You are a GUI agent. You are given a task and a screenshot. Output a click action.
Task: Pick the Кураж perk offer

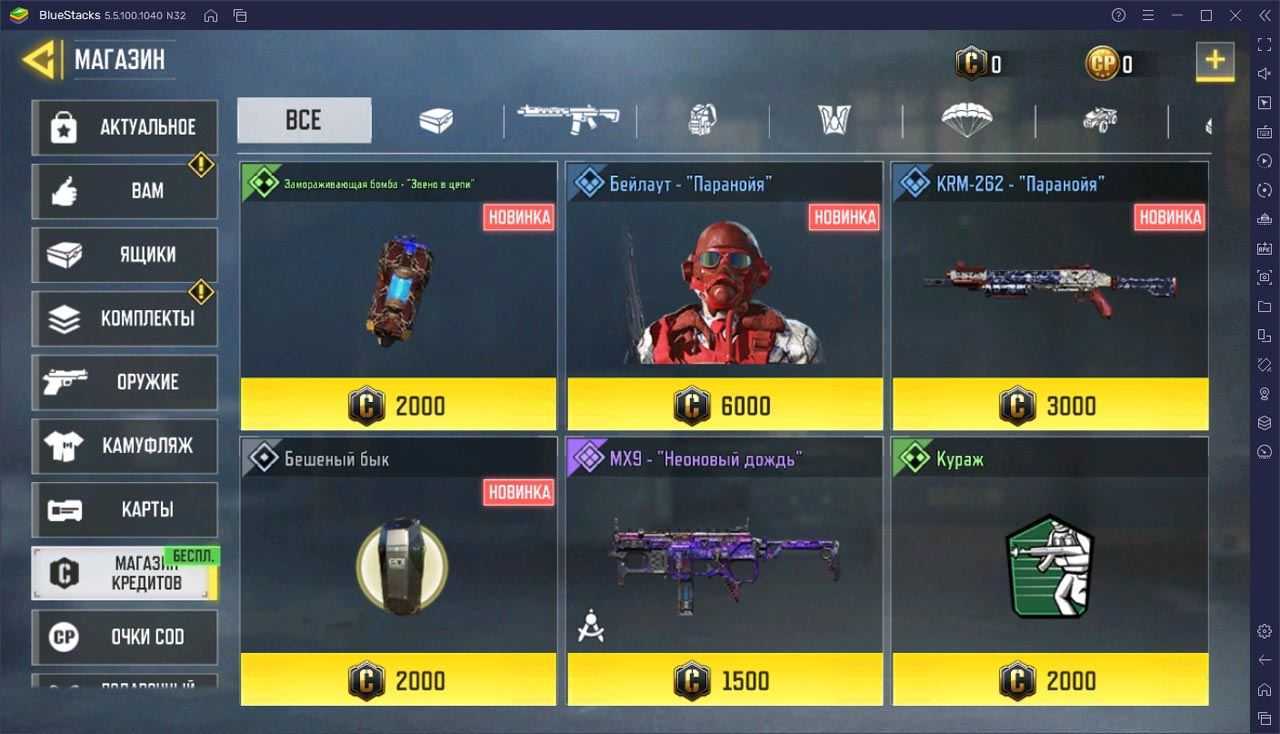click(x=1050, y=571)
